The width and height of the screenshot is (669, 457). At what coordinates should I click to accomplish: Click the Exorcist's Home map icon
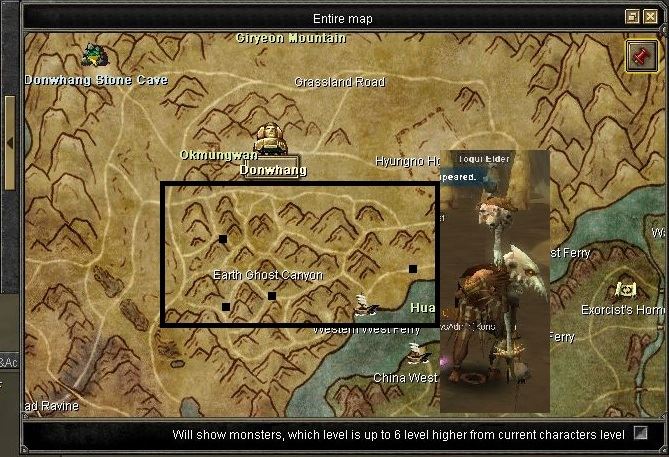pos(628,289)
